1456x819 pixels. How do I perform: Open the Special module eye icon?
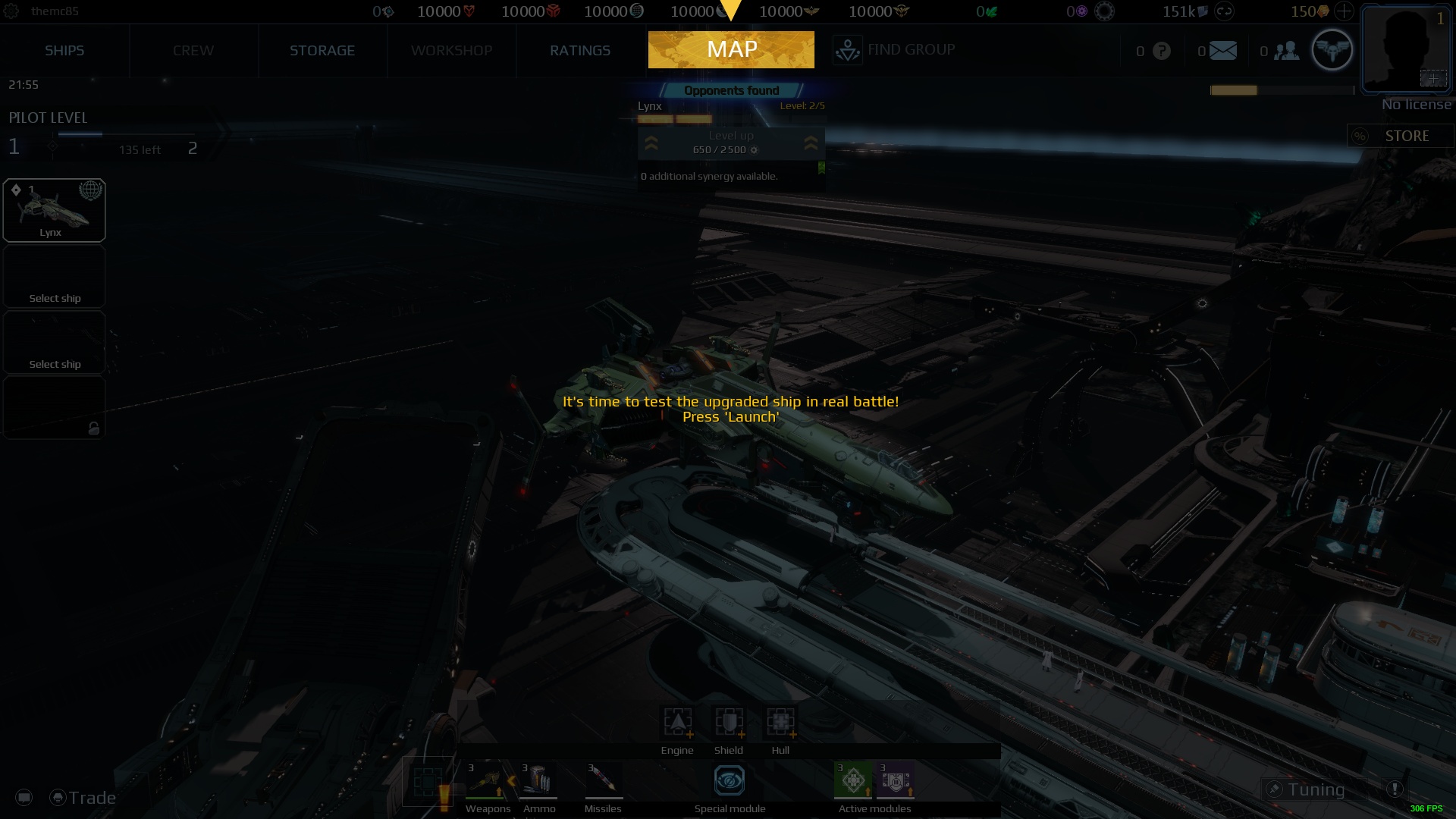coord(728,780)
